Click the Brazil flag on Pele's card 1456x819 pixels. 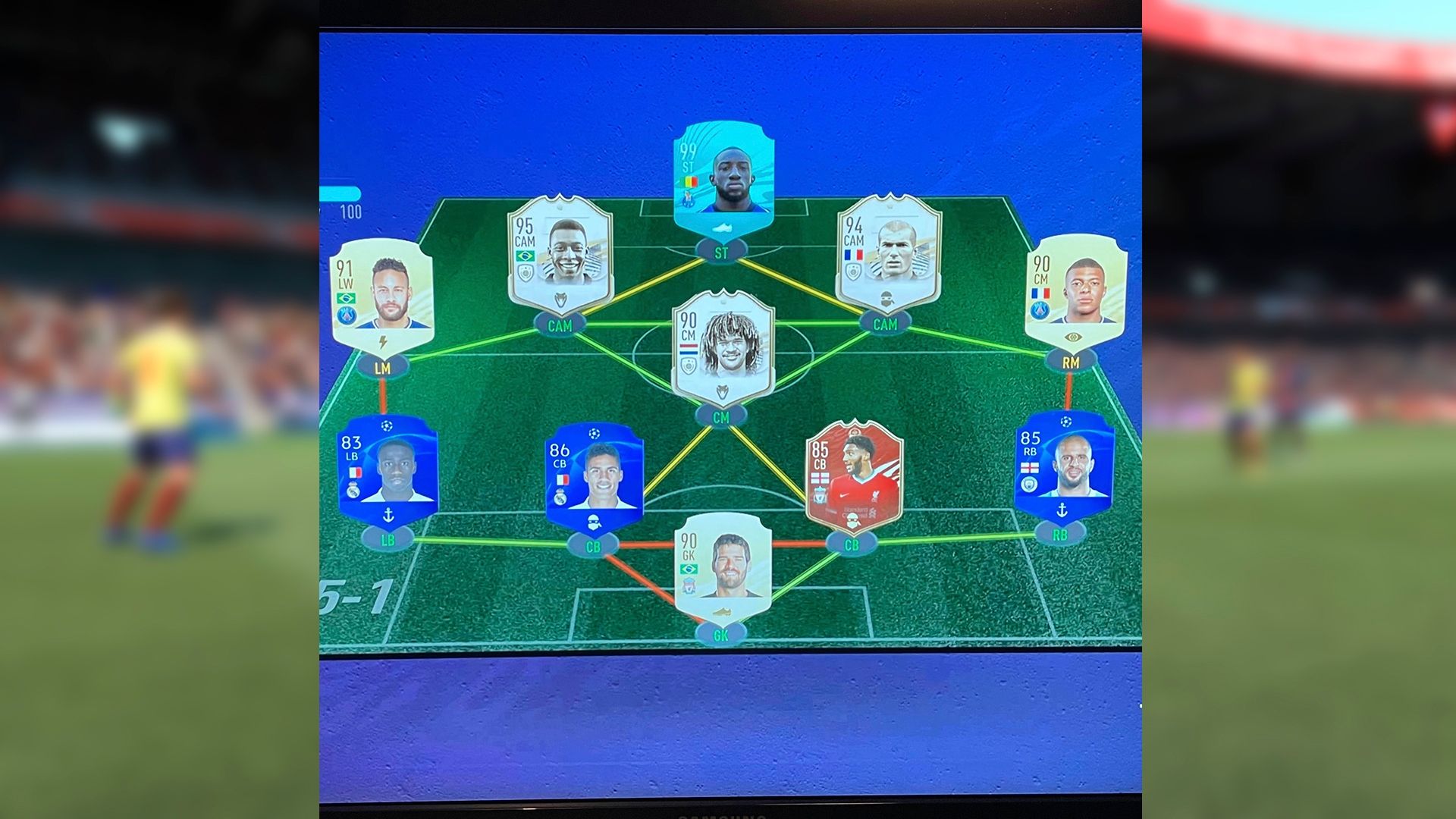pos(526,256)
